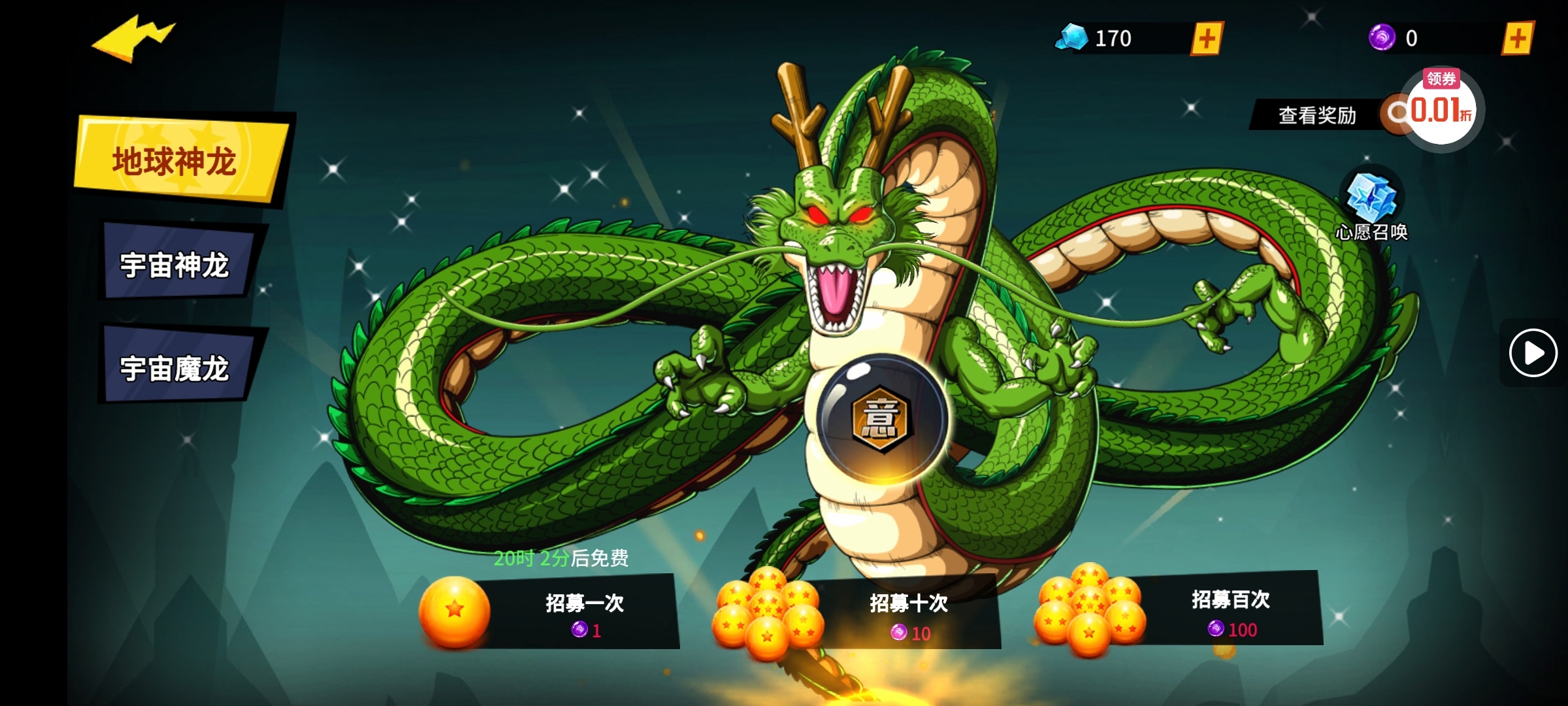Tap the 意 orb on the dragon
The width and height of the screenshot is (1568, 706).
[881, 418]
